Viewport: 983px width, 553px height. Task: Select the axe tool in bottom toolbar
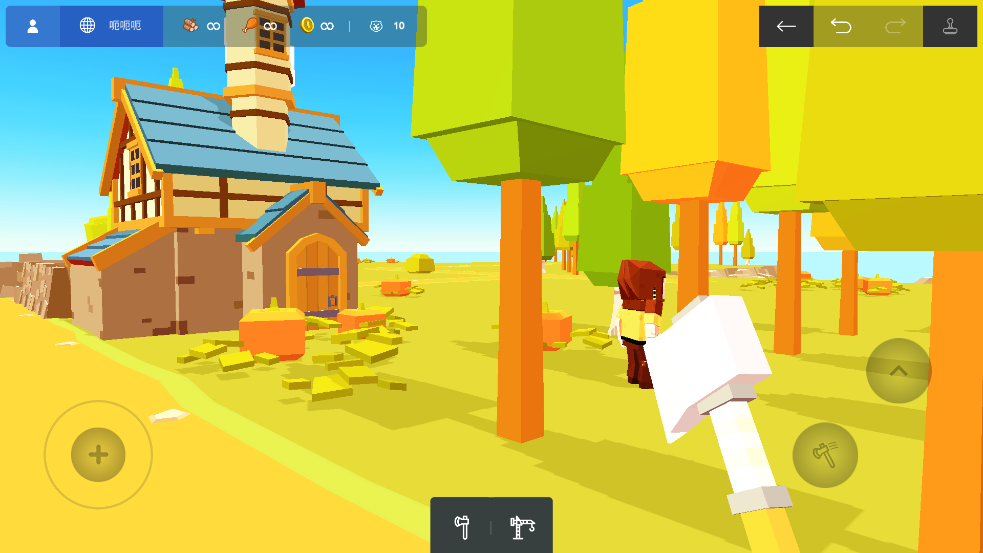pos(462,525)
